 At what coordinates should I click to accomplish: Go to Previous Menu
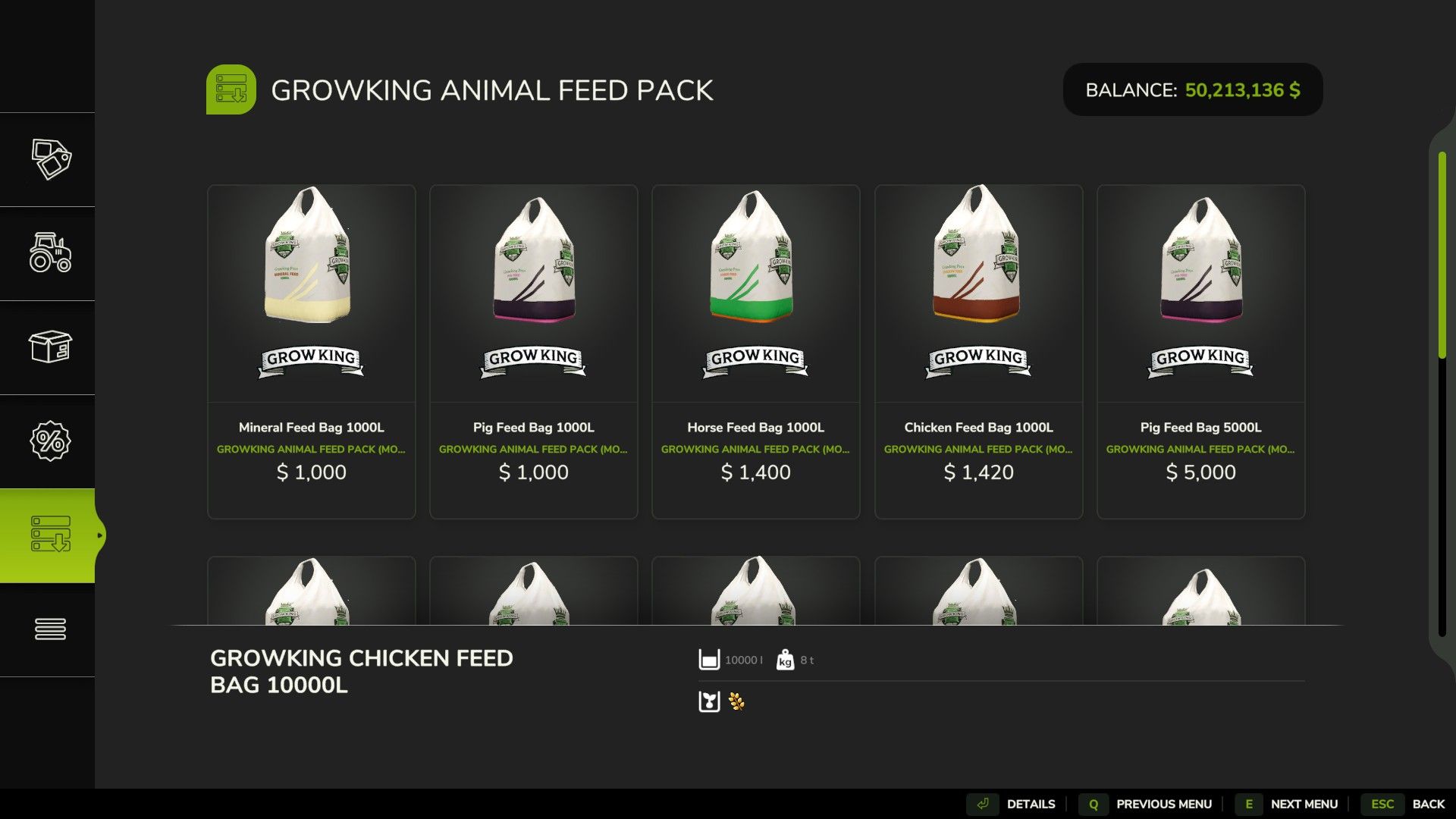(1149, 804)
